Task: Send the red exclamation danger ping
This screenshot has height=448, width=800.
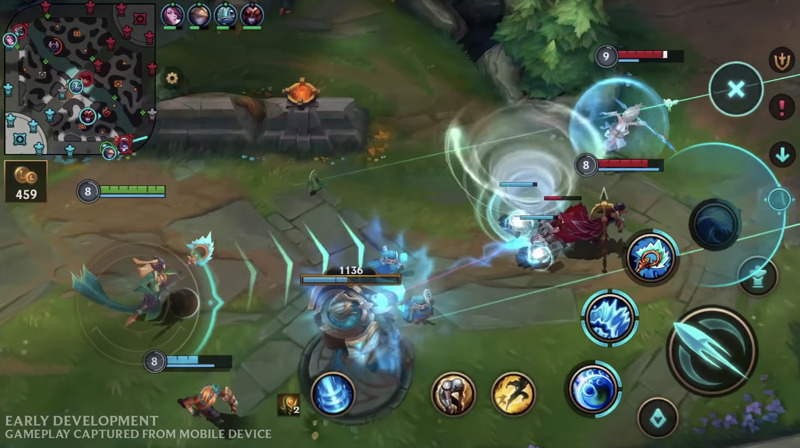Action: pyautogui.click(x=782, y=107)
